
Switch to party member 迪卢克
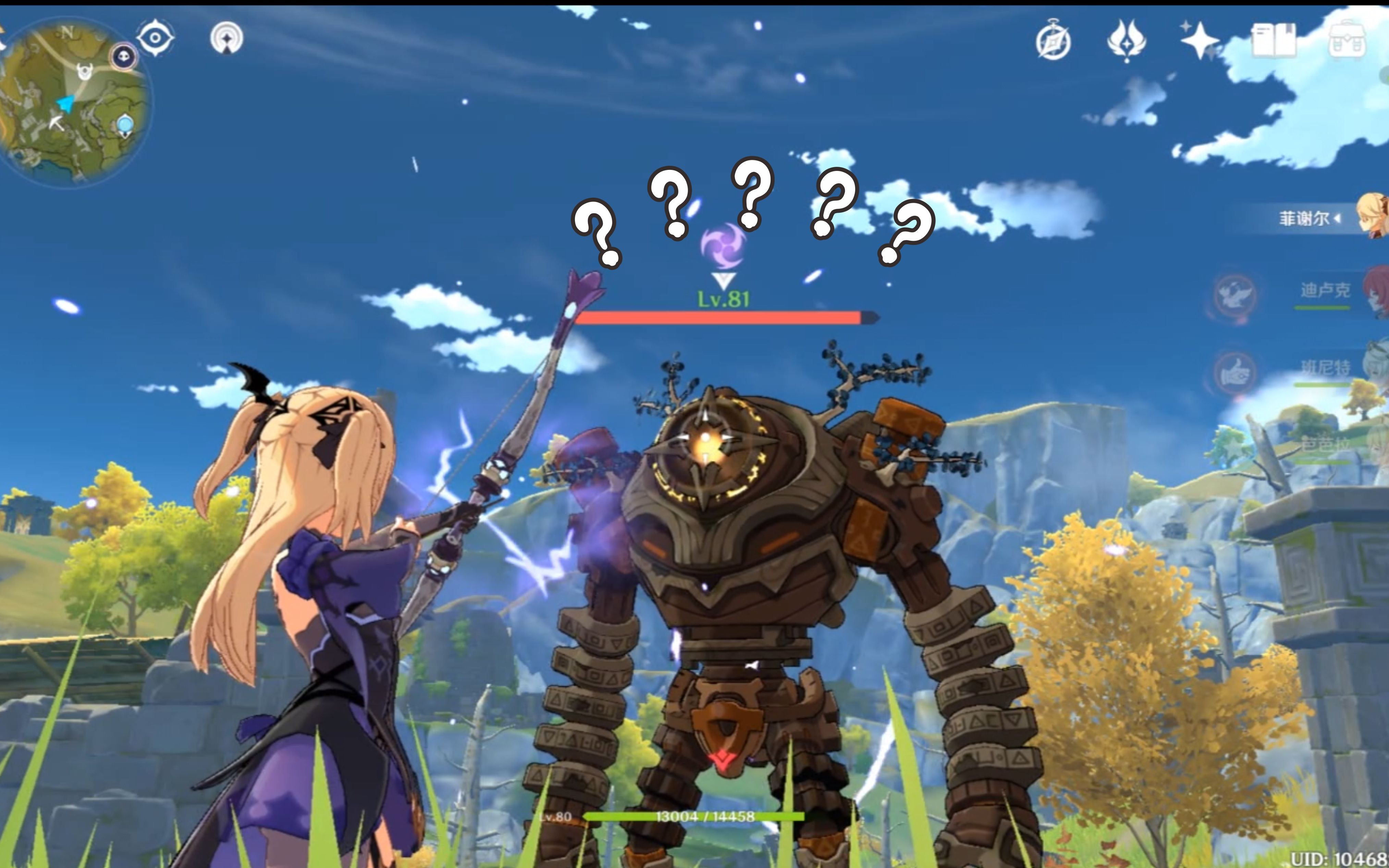tap(1325, 291)
